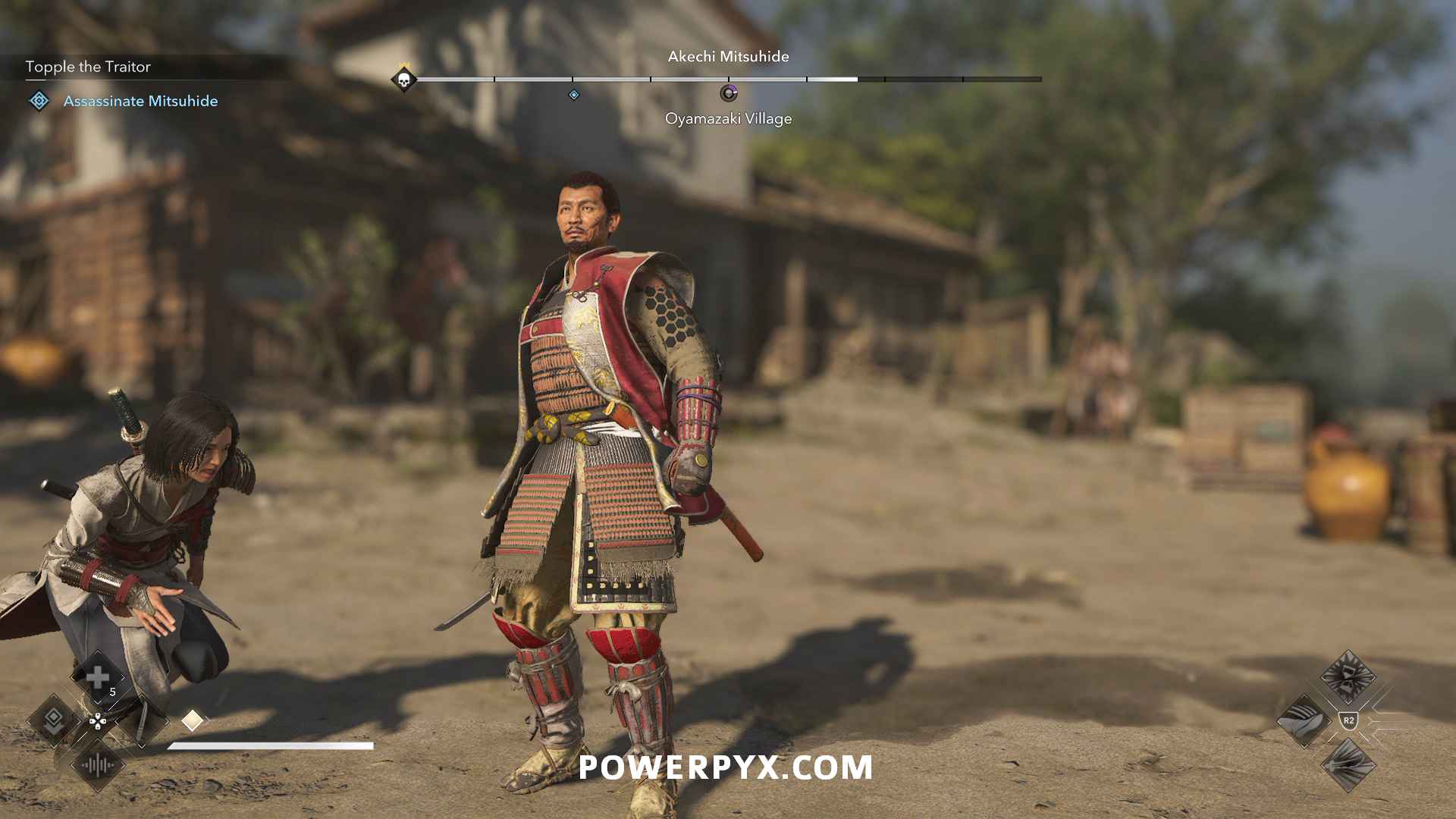
Task: Click the gold adrenaline segment near the rations
Action: (x=192, y=720)
